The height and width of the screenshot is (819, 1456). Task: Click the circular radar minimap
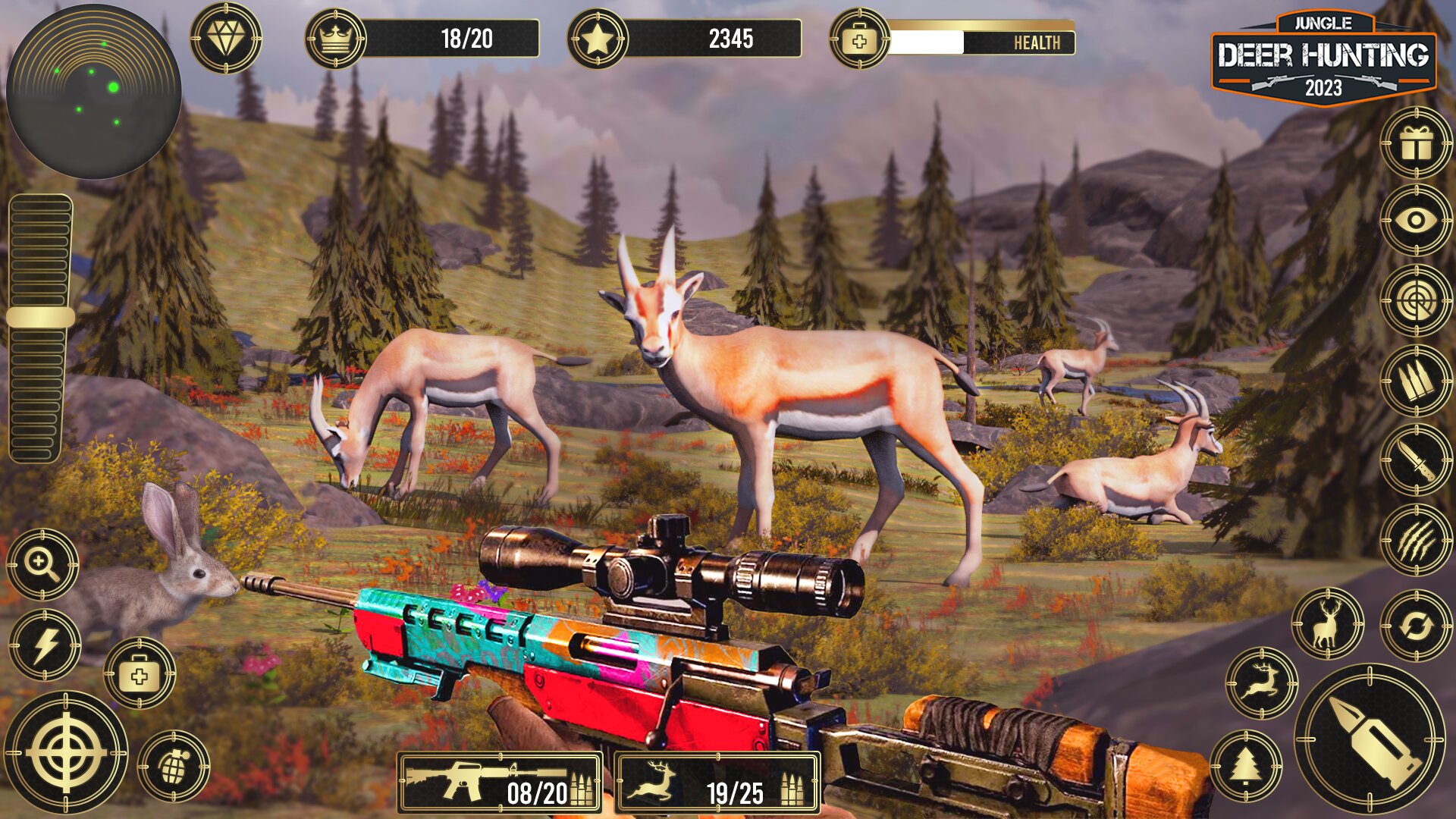tap(93, 93)
